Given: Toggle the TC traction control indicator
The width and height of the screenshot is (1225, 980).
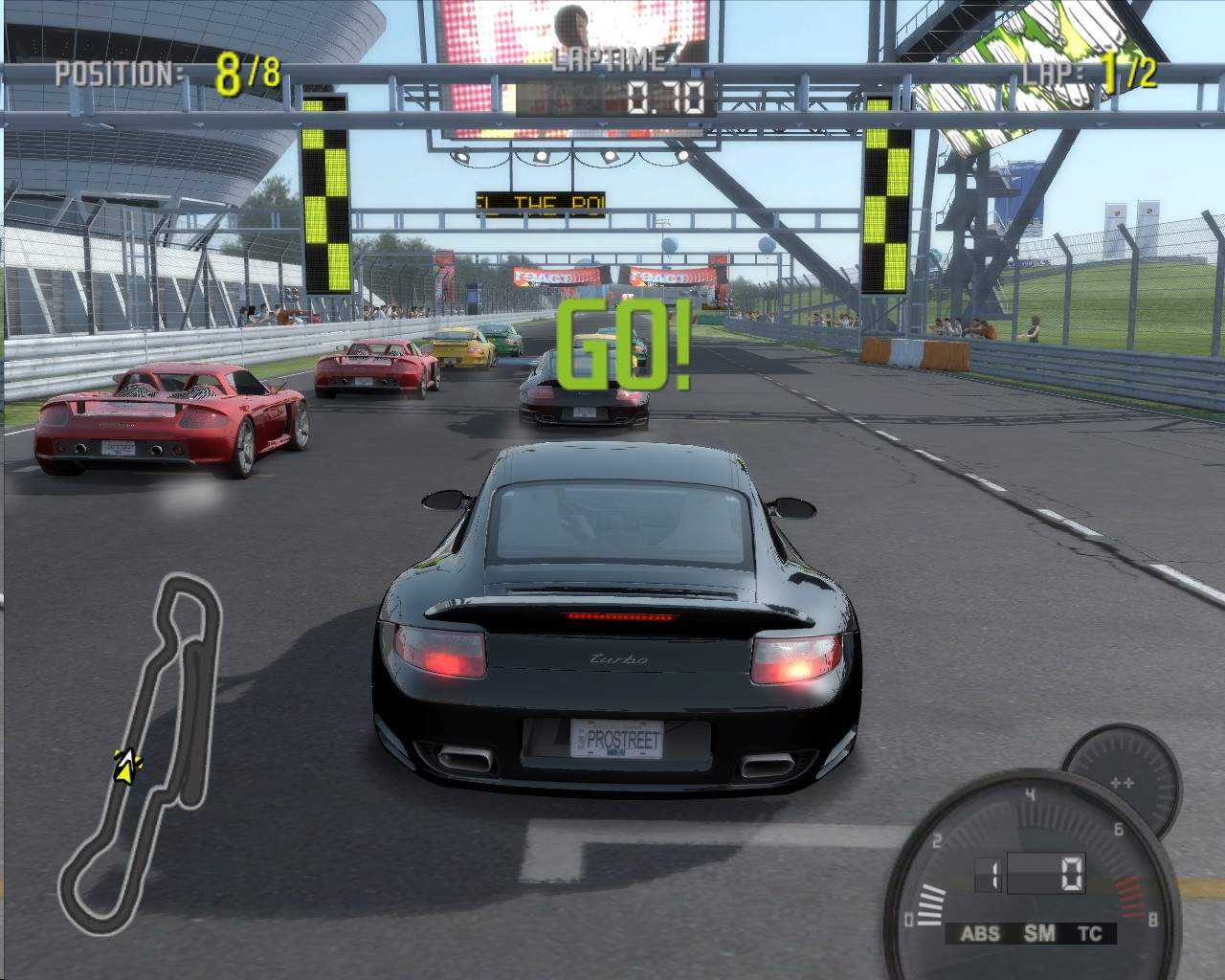Looking at the screenshot, I should pos(1090,933).
